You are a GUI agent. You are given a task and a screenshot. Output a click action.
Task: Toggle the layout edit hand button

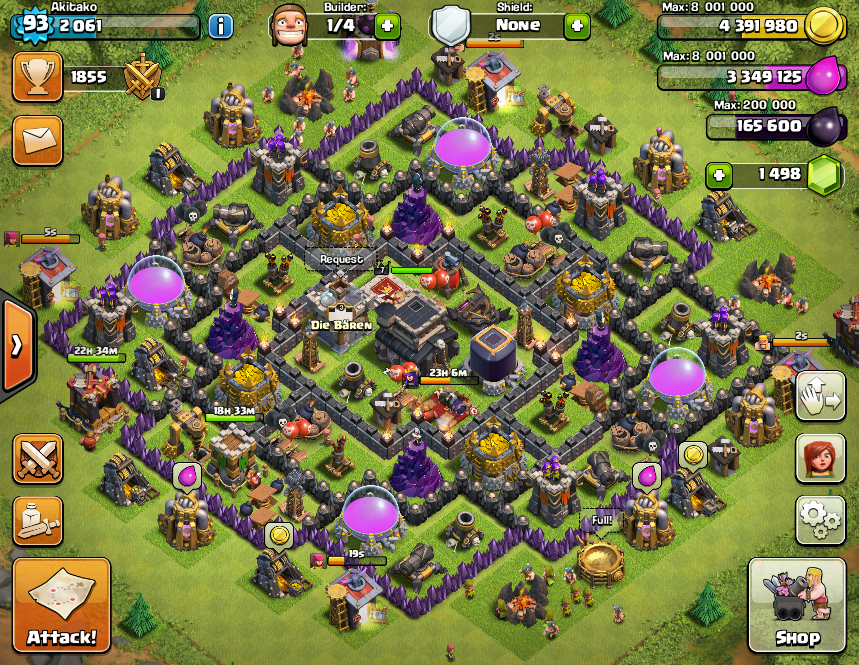[820, 397]
